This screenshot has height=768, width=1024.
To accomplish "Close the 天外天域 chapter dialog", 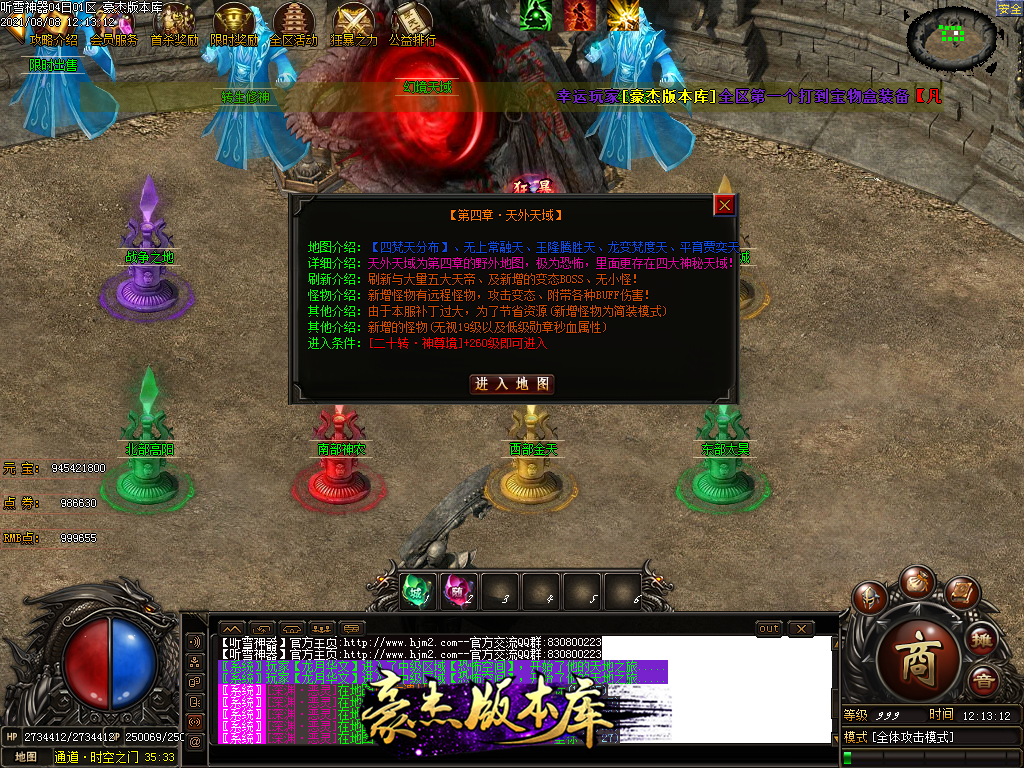I will pyautogui.click(x=725, y=205).
